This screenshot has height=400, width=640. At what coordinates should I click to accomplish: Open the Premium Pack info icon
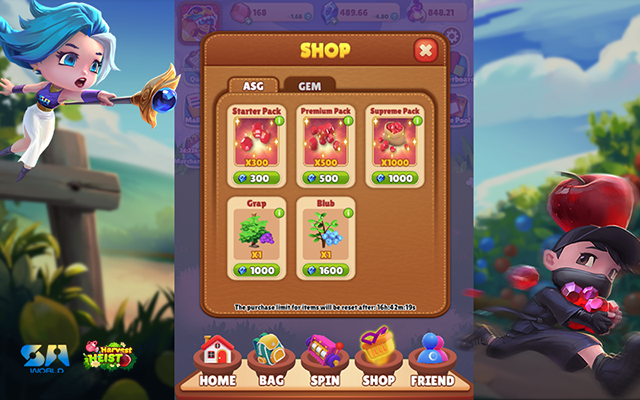point(348,122)
